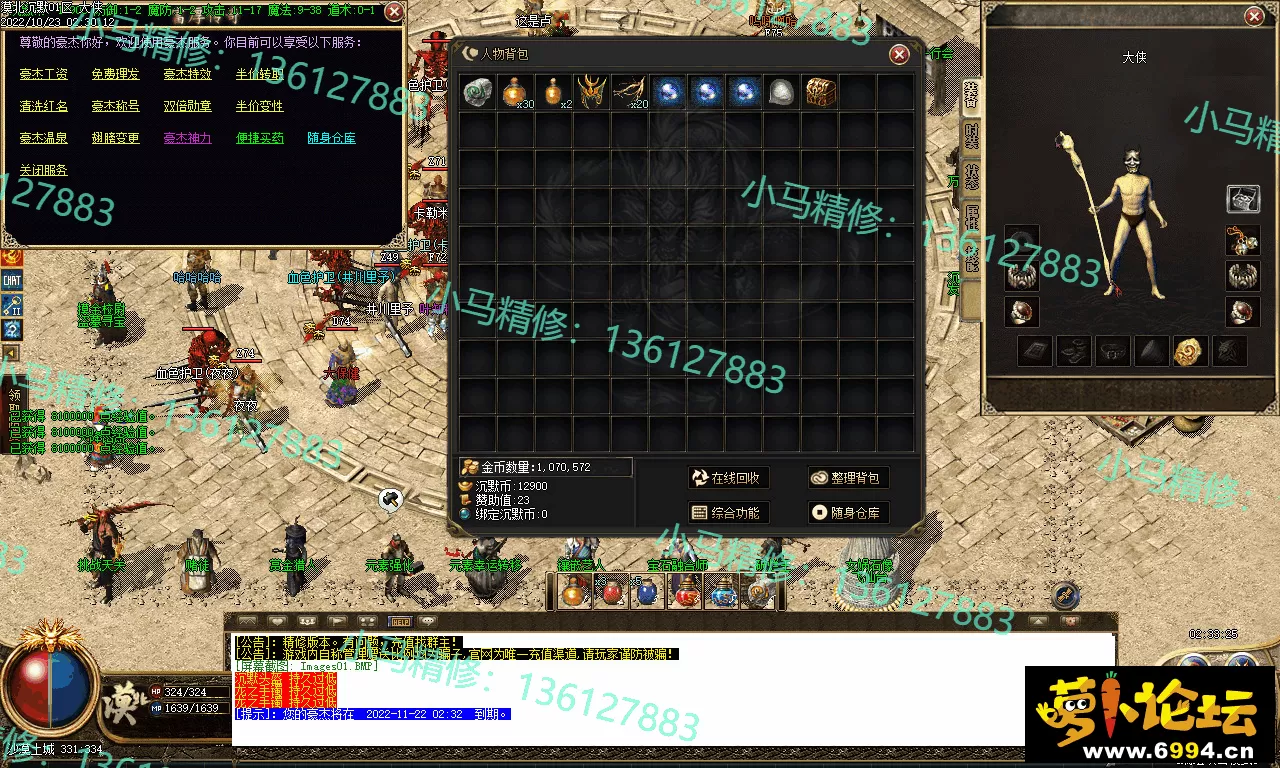1280x768 pixels.
Task: Open the 豪杰工资 service link
Action: point(44,74)
